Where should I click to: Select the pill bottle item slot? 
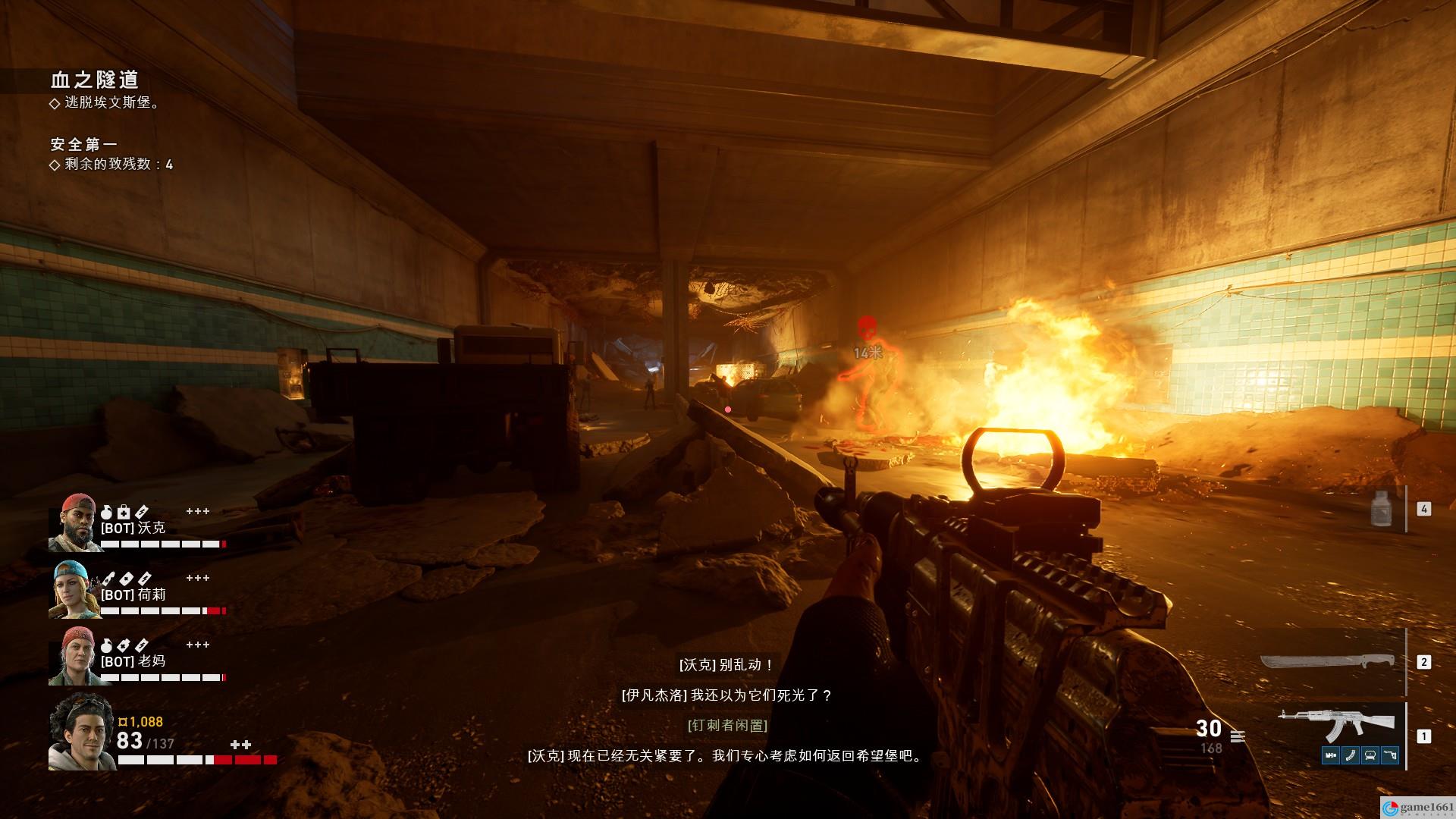[1383, 508]
